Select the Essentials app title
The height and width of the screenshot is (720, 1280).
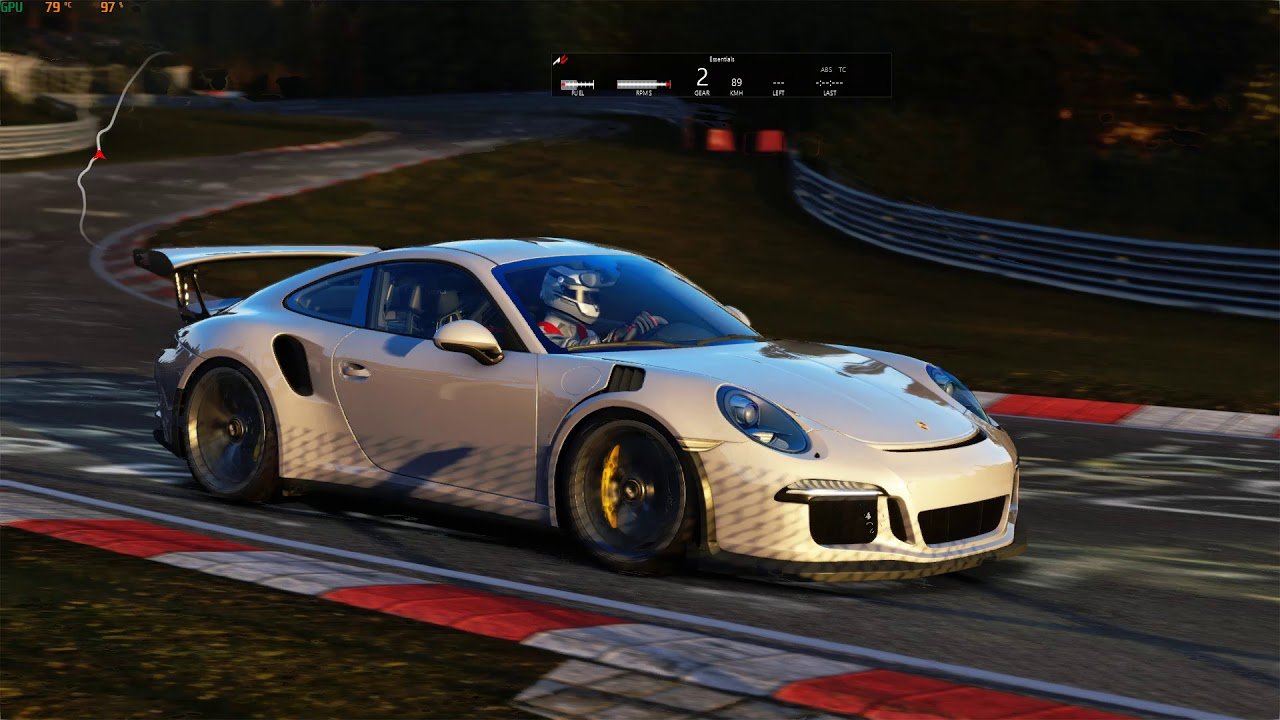[721, 60]
